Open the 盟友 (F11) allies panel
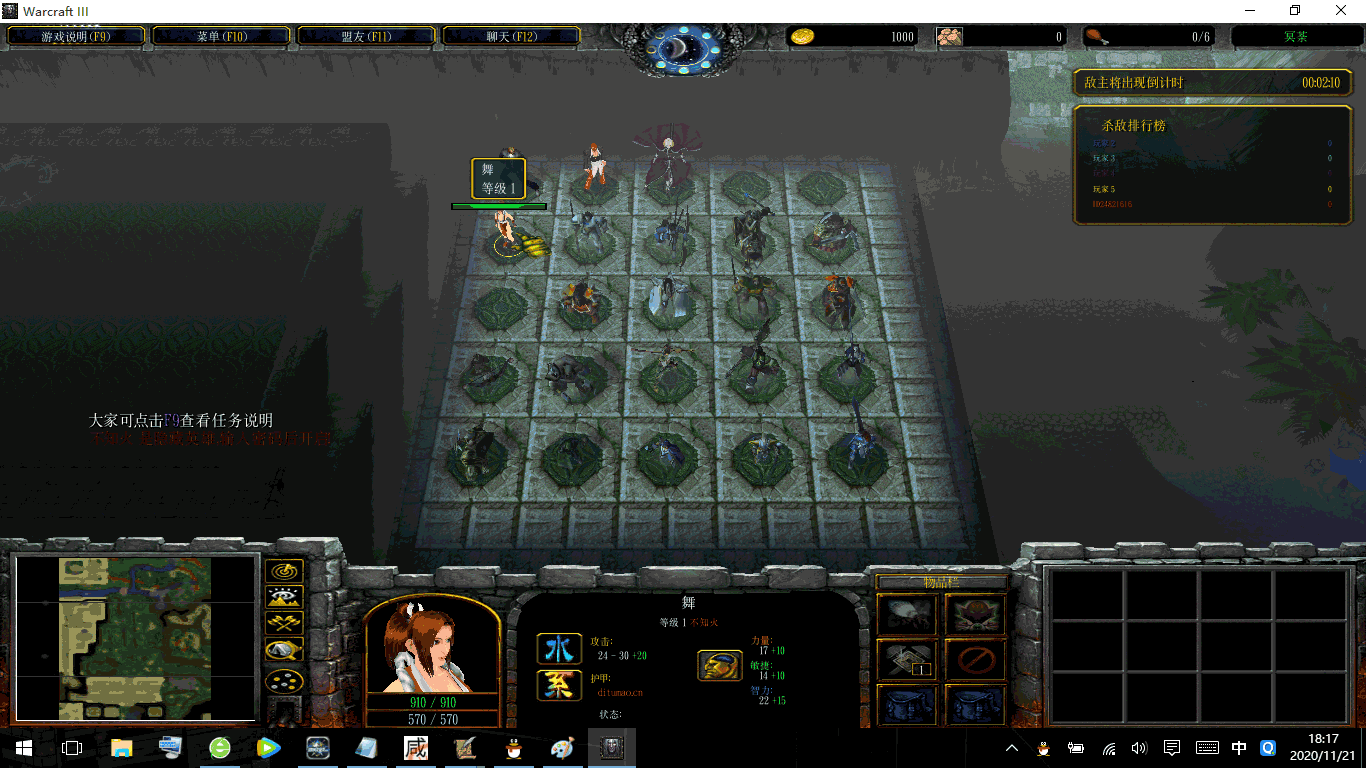 click(x=366, y=36)
